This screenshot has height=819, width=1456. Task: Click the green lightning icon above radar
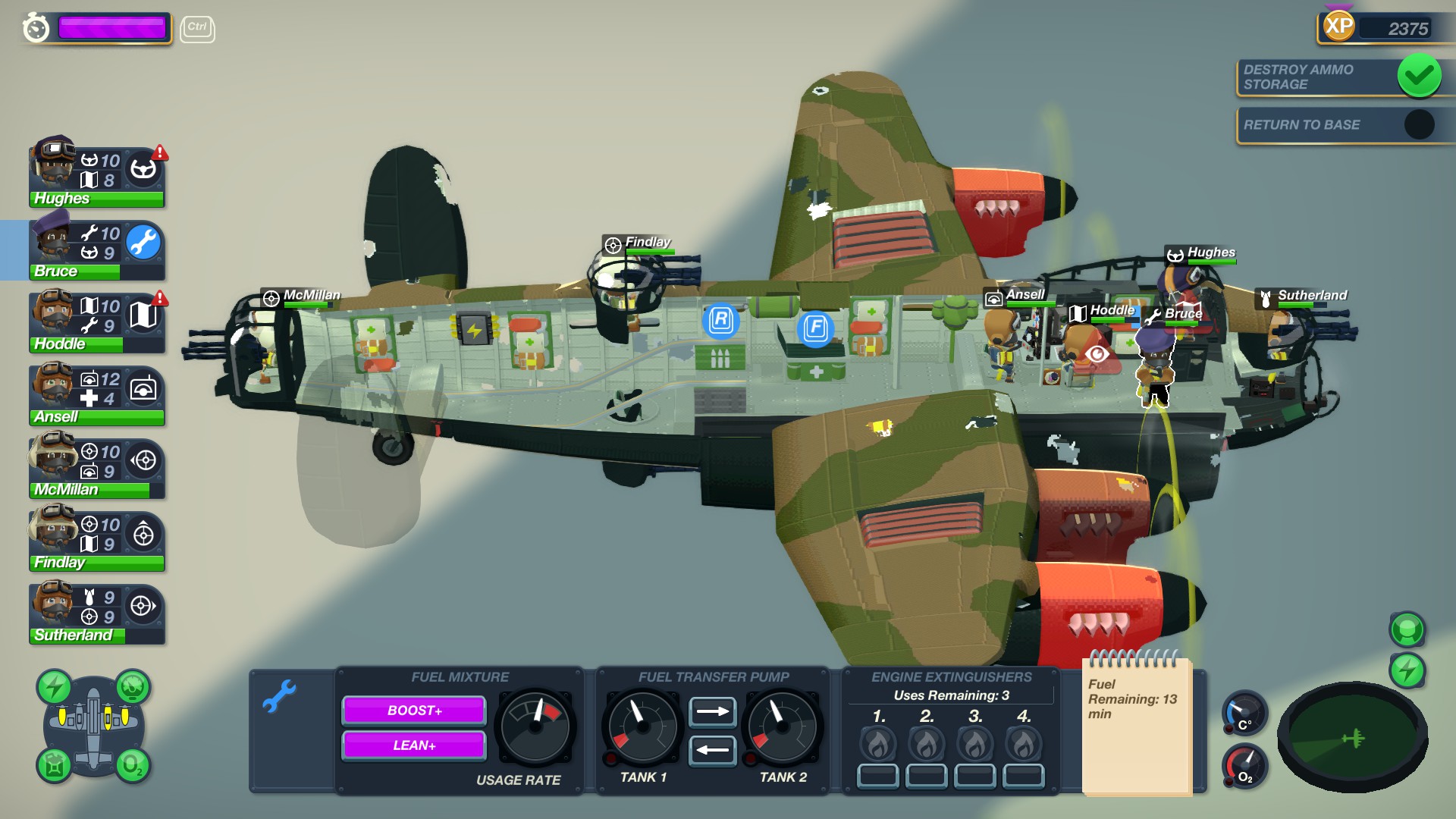tap(1407, 670)
